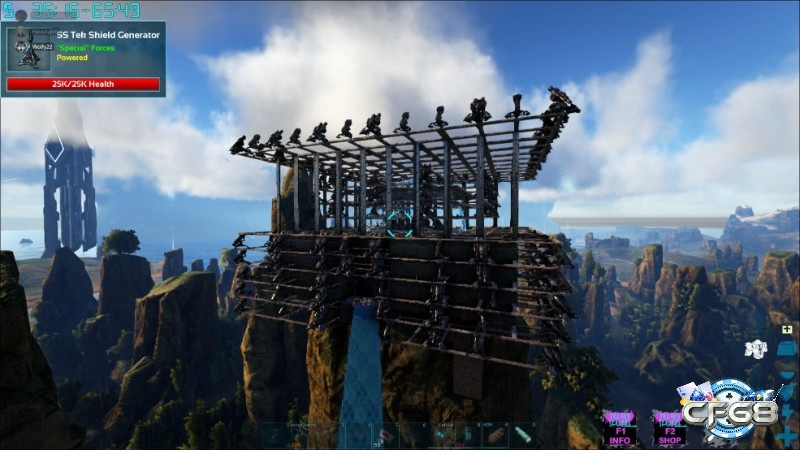Select the cyan cylinder hotbar slot

click(524, 435)
